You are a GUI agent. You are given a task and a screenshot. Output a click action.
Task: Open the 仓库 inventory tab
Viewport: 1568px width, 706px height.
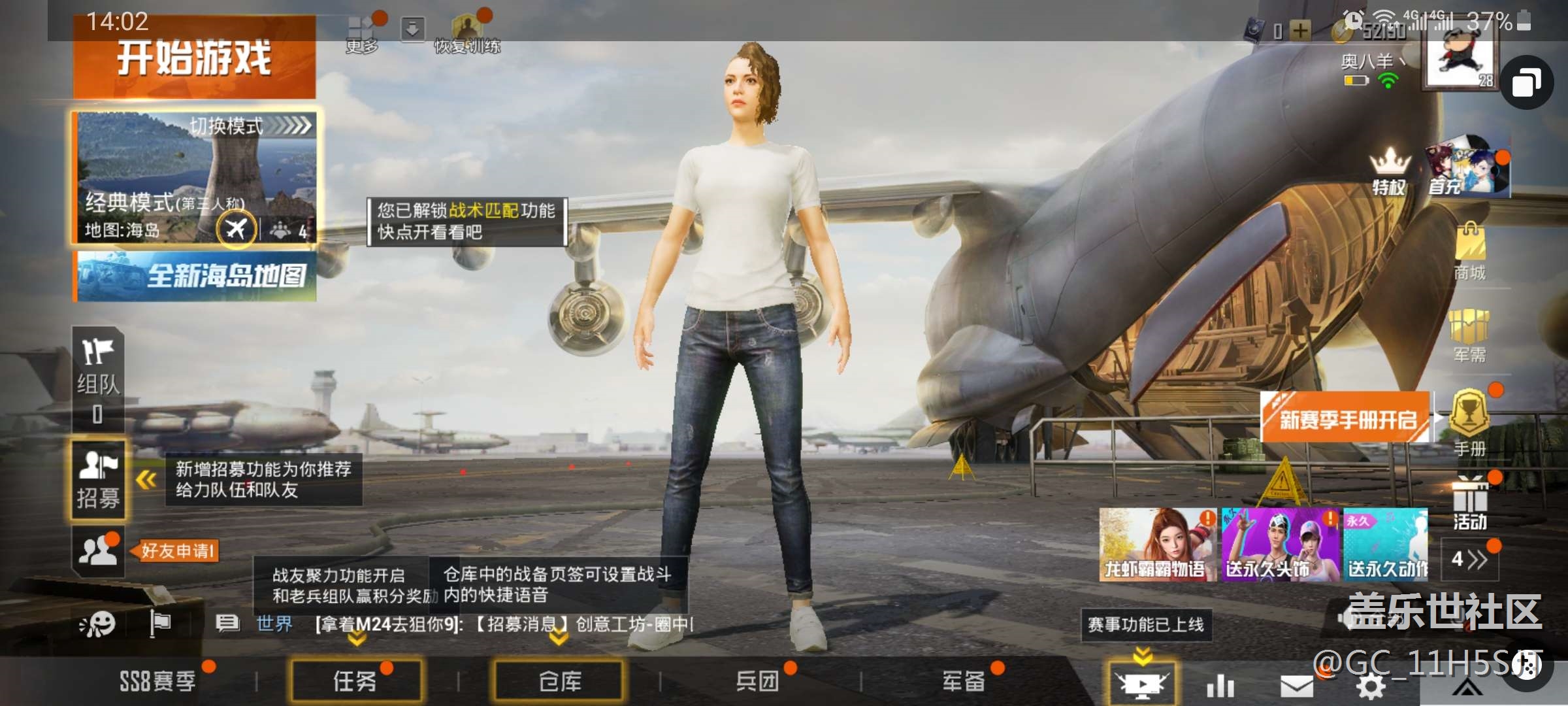point(559,681)
